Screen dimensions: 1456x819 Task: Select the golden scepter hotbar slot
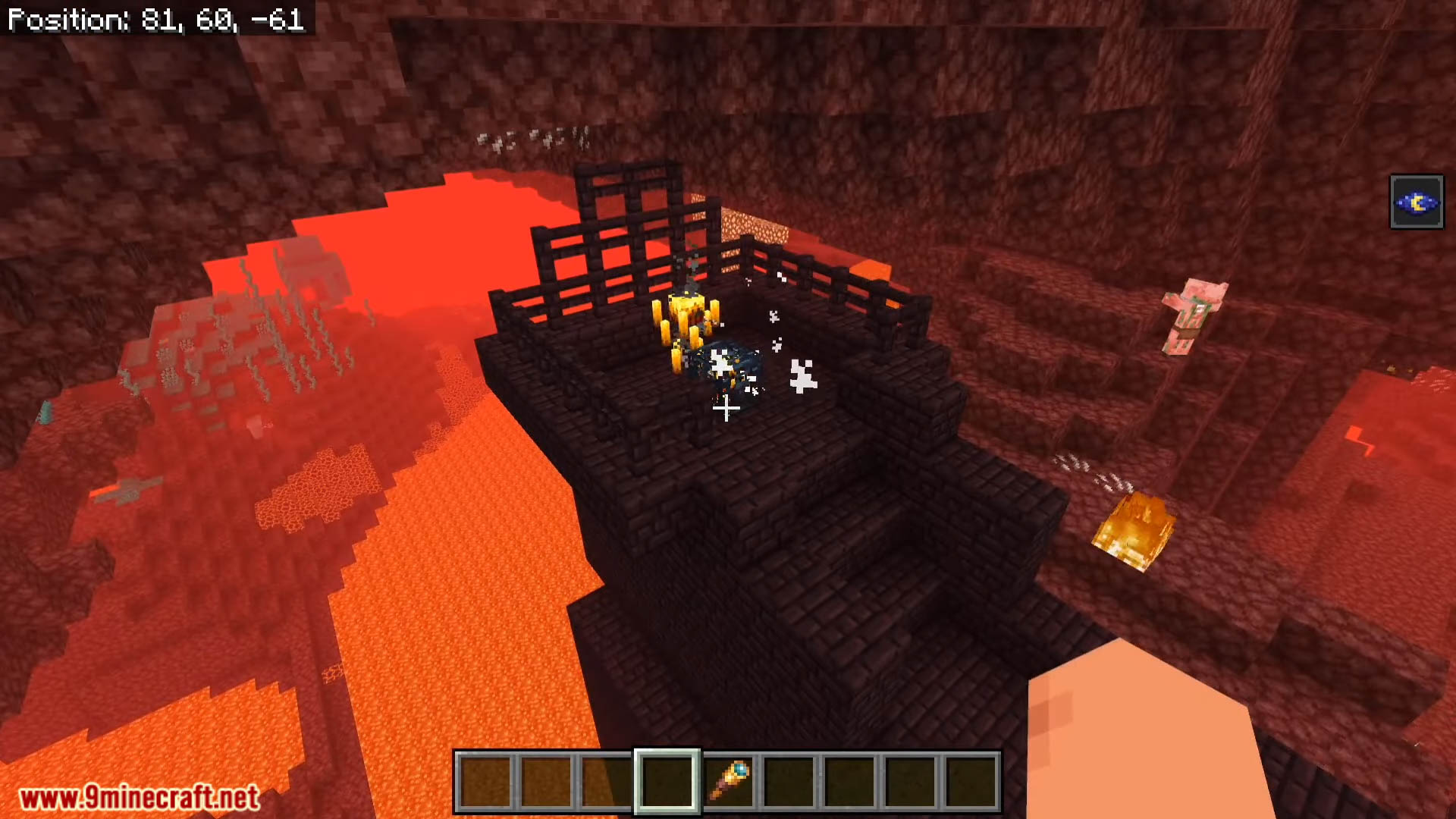(728, 782)
